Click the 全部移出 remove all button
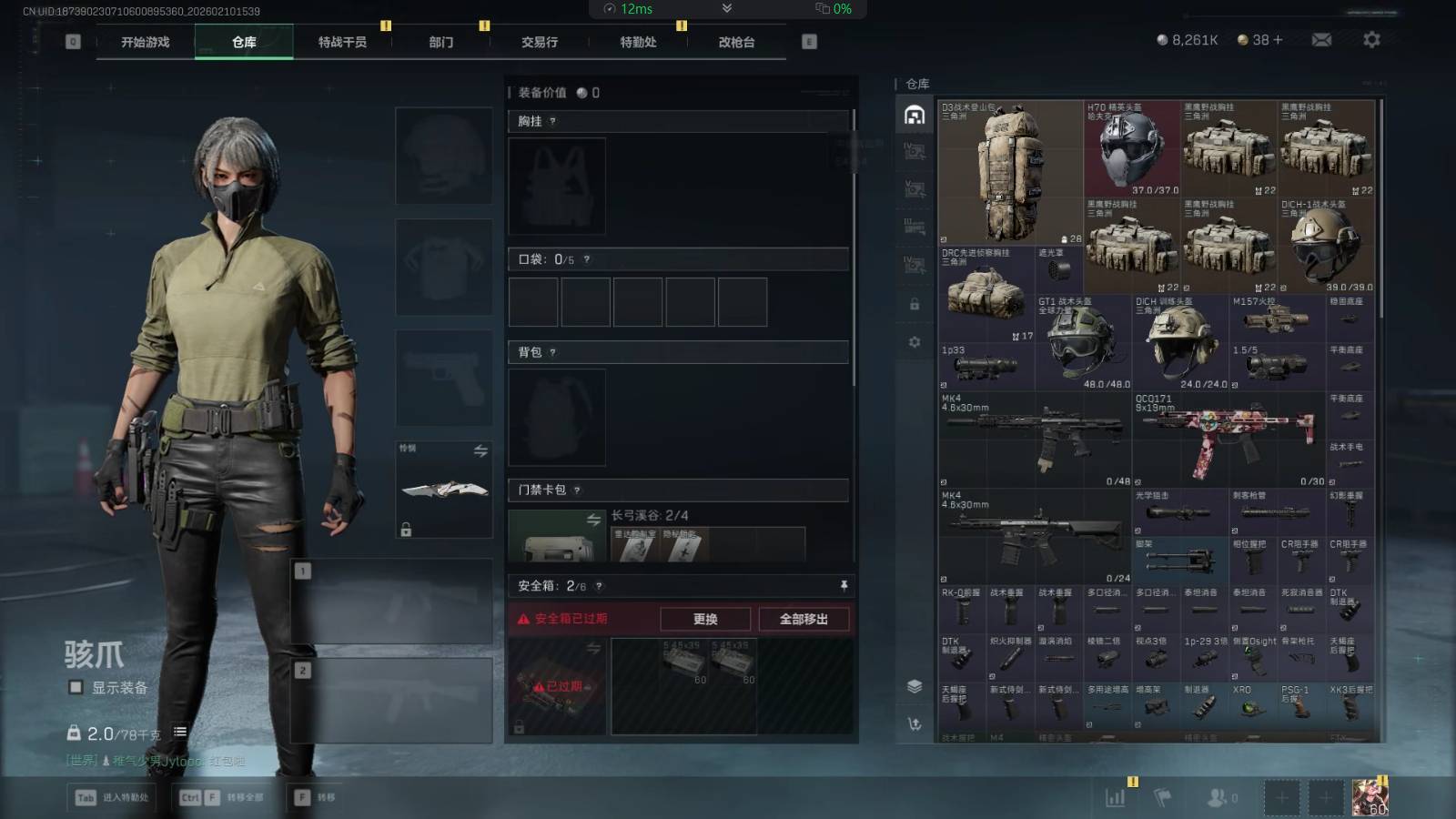 pos(804,619)
